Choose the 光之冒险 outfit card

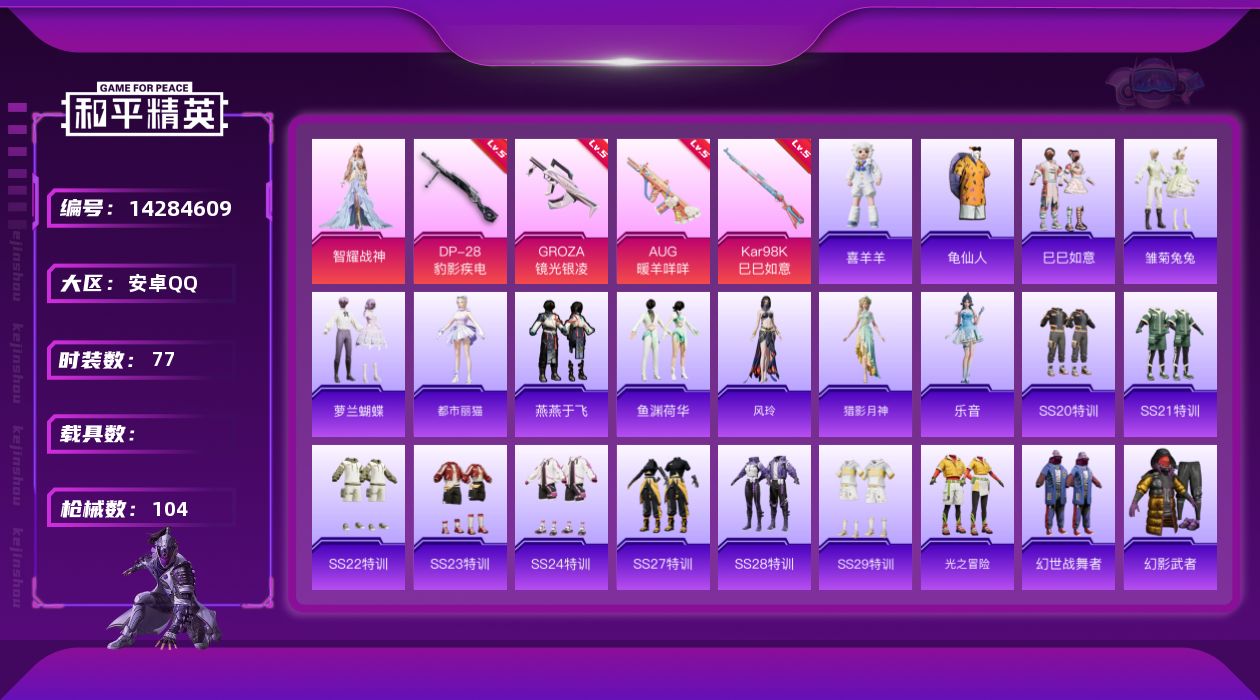(x=967, y=517)
